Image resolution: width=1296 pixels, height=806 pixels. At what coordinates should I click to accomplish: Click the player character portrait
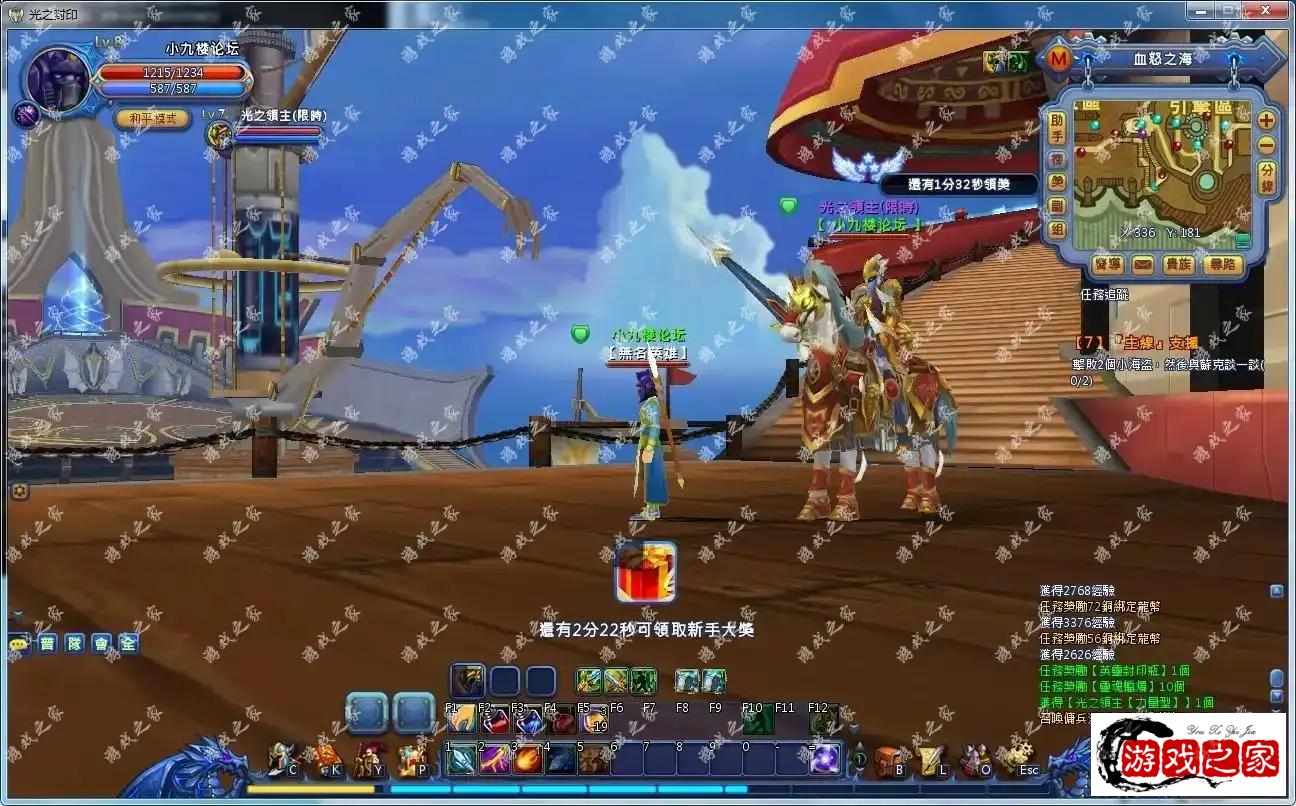[x=58, y=78]
